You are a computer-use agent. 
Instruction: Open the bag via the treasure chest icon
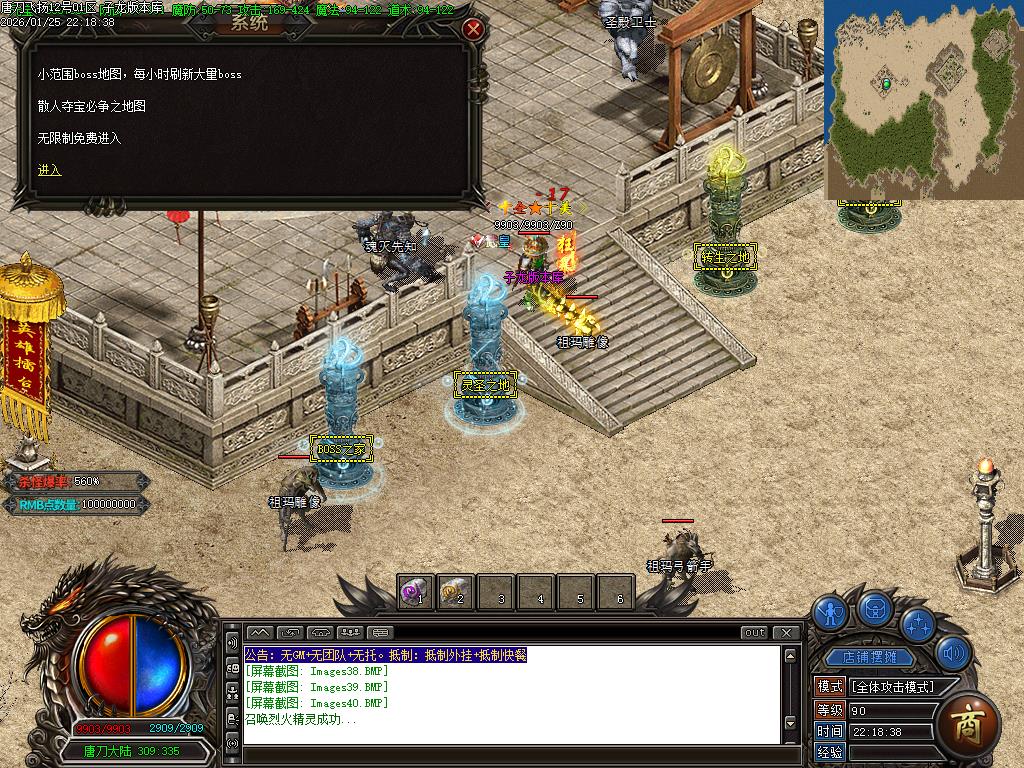(876, 607)
